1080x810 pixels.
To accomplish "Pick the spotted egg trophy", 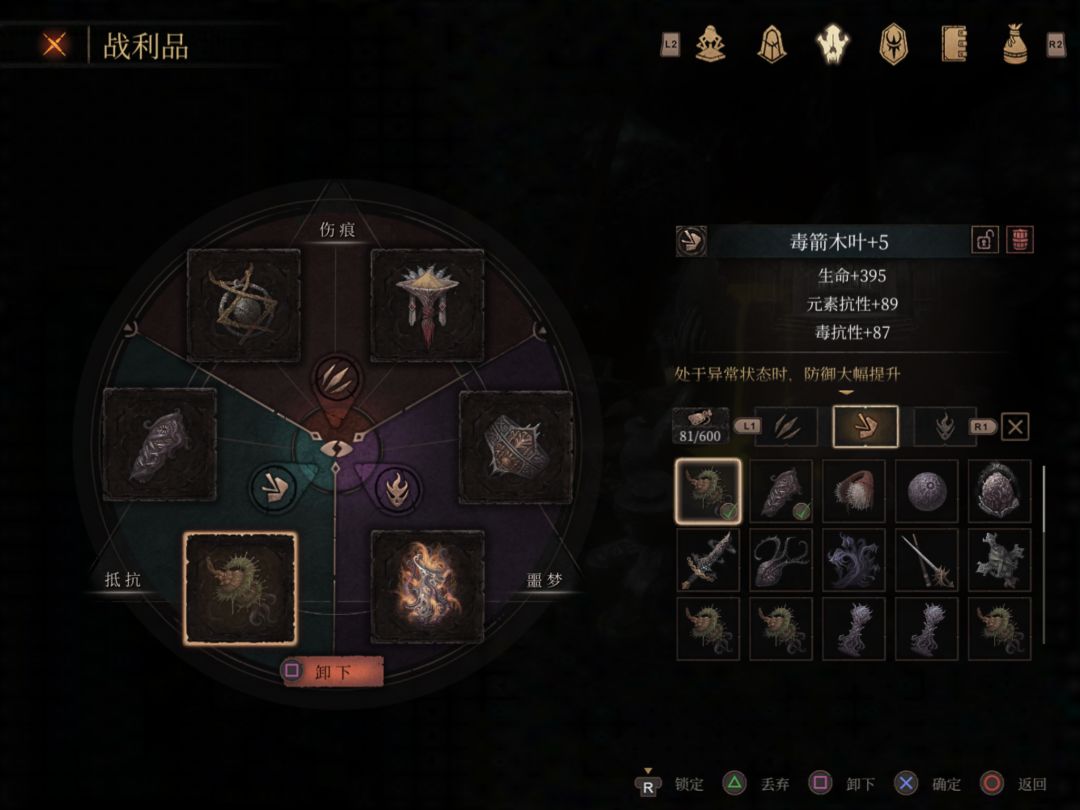I will click(999, 491).
